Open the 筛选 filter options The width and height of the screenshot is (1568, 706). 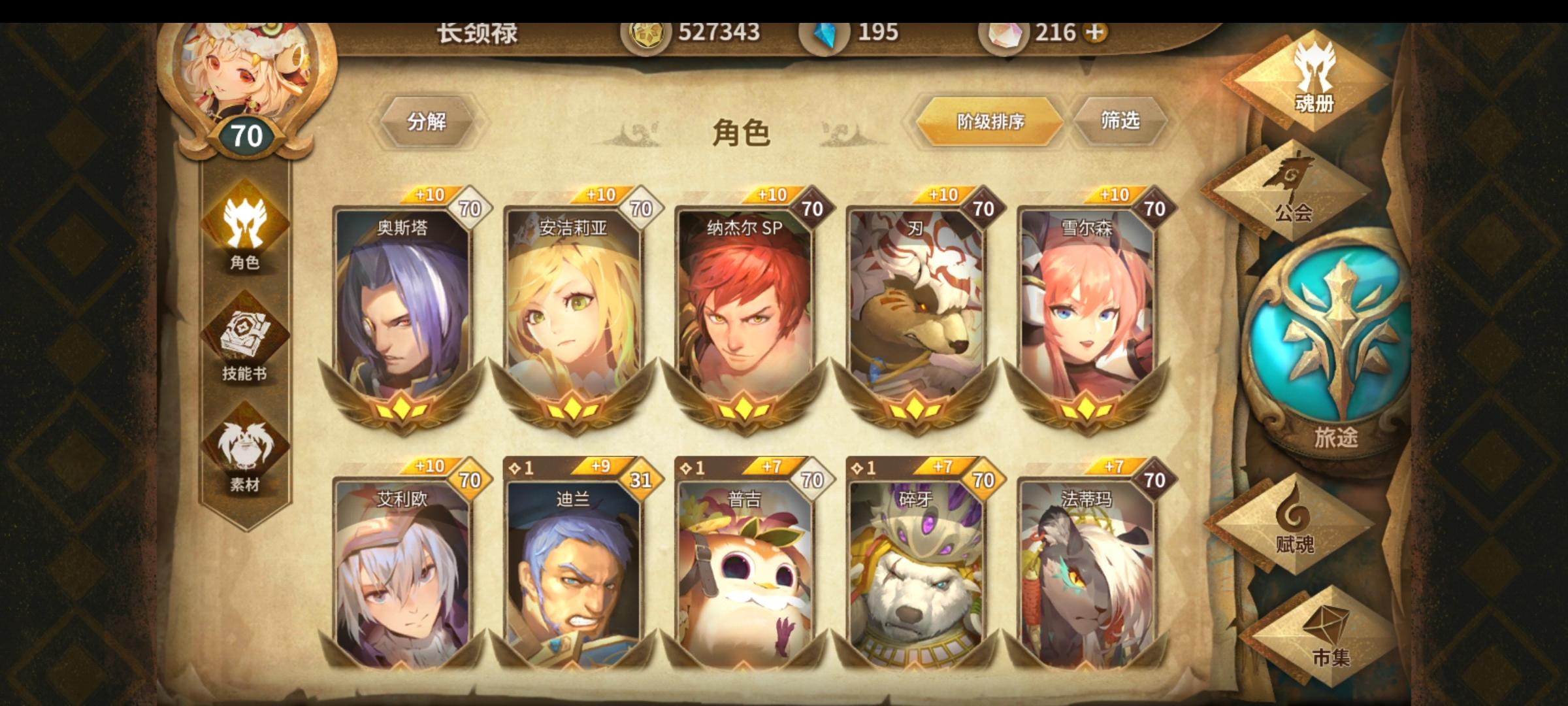point(1121,121)
